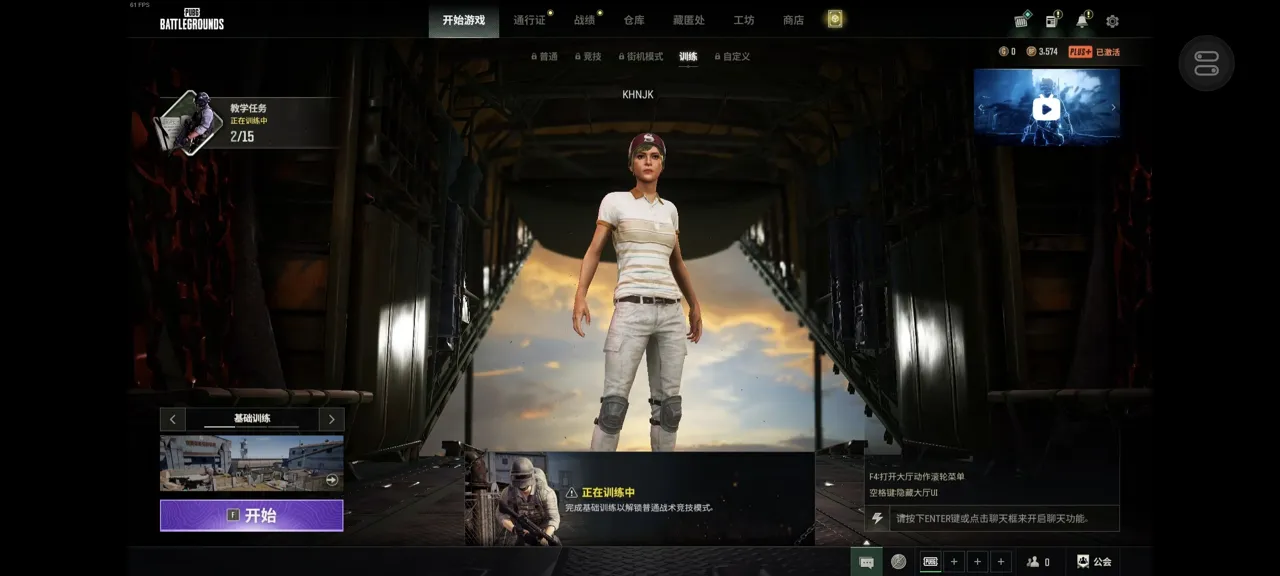
Task: Visit the 商店 store tab
Action: [x=793, y=20]
